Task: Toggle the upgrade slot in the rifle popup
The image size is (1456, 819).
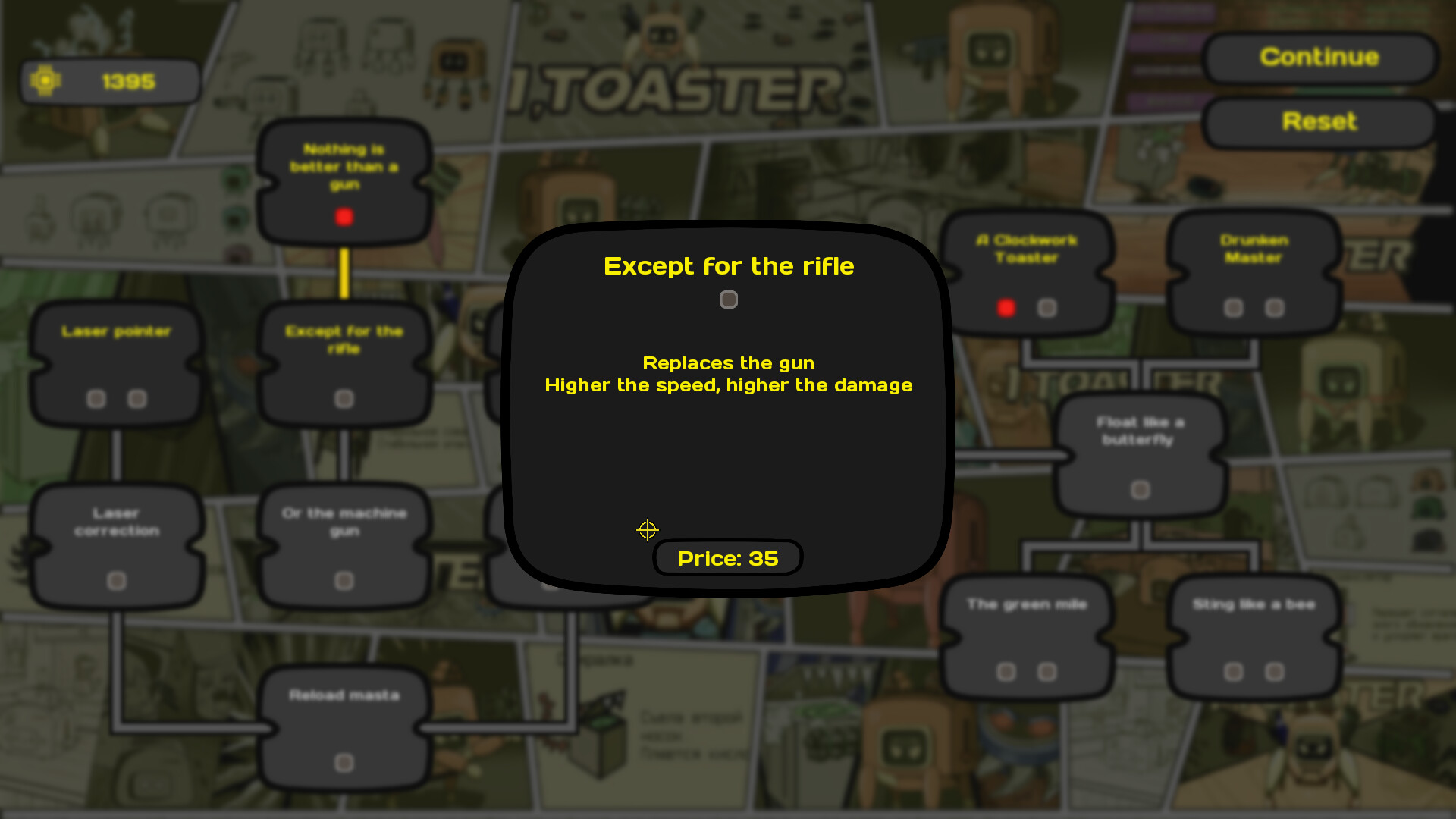Action: click(728, 299)
